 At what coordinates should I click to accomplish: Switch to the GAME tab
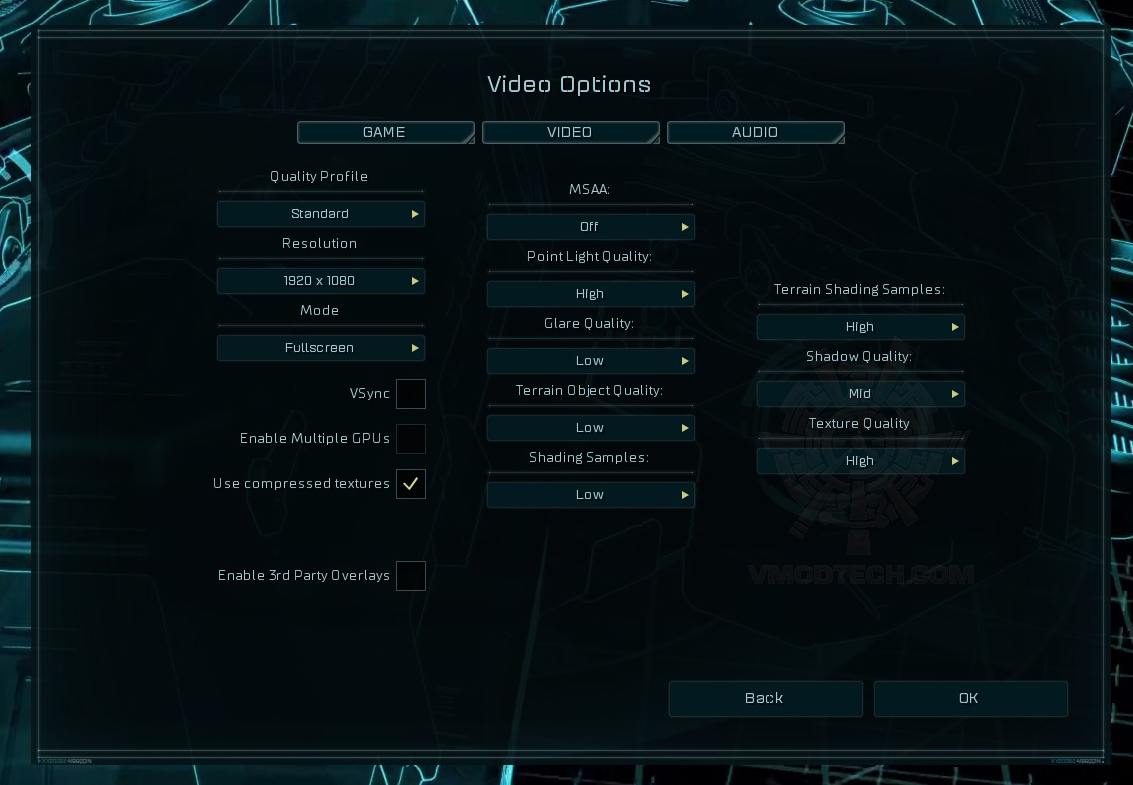[x=385, y=133]
